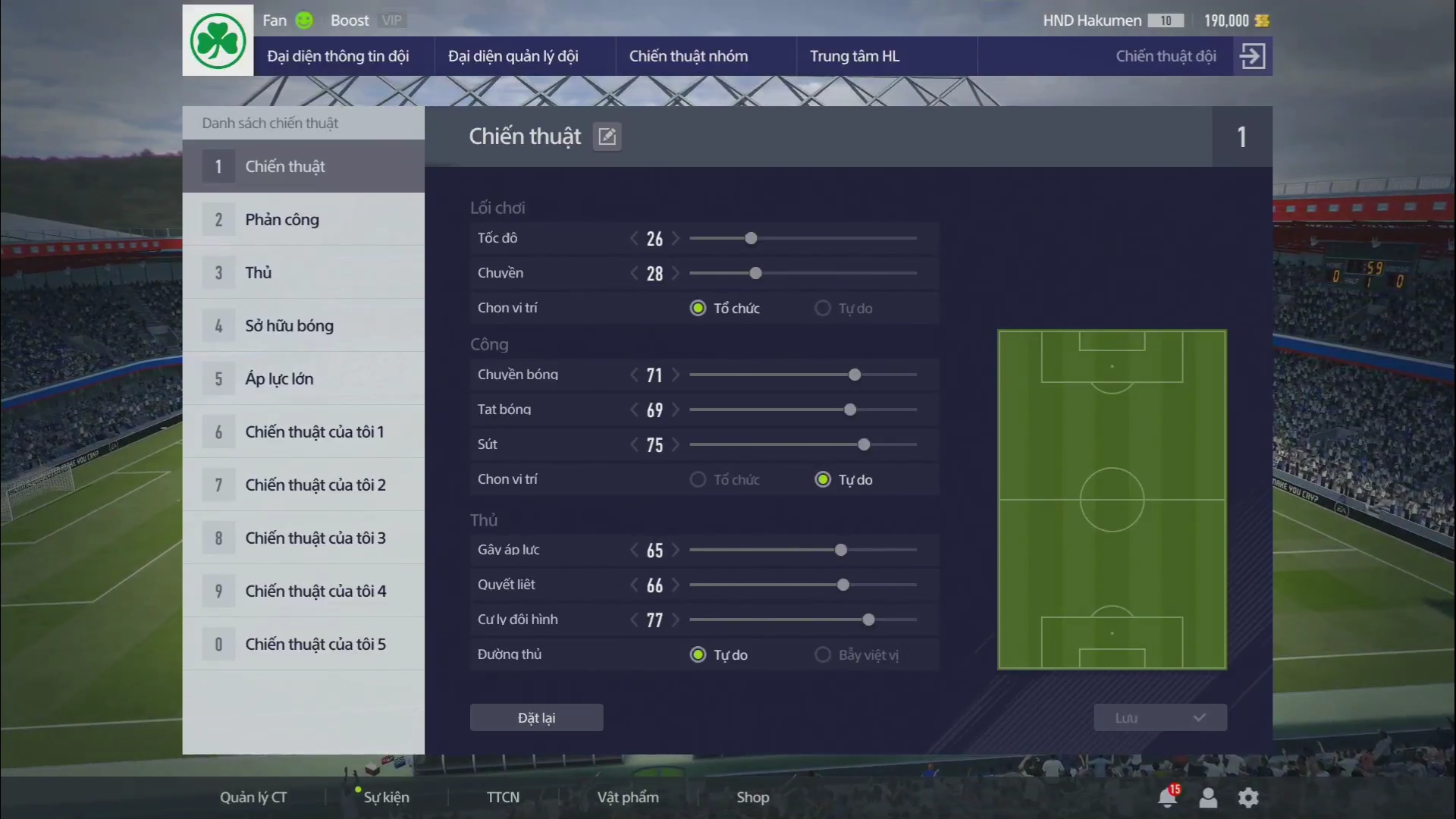Decrease the Sút value
Viewport: 1456px width, 819px height.
(x=634, y=444)
